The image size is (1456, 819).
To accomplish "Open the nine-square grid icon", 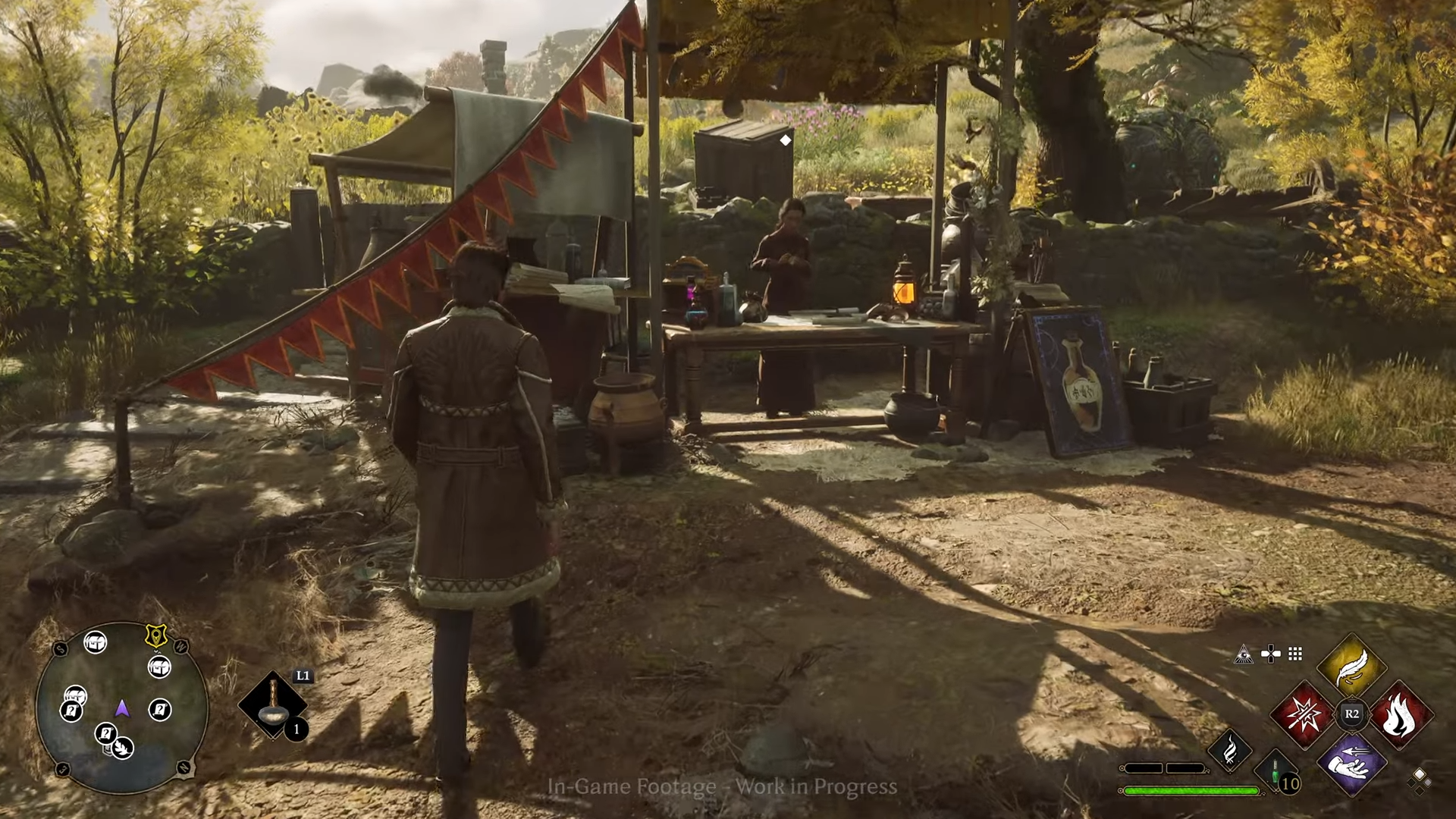I will pos(1295,654).
